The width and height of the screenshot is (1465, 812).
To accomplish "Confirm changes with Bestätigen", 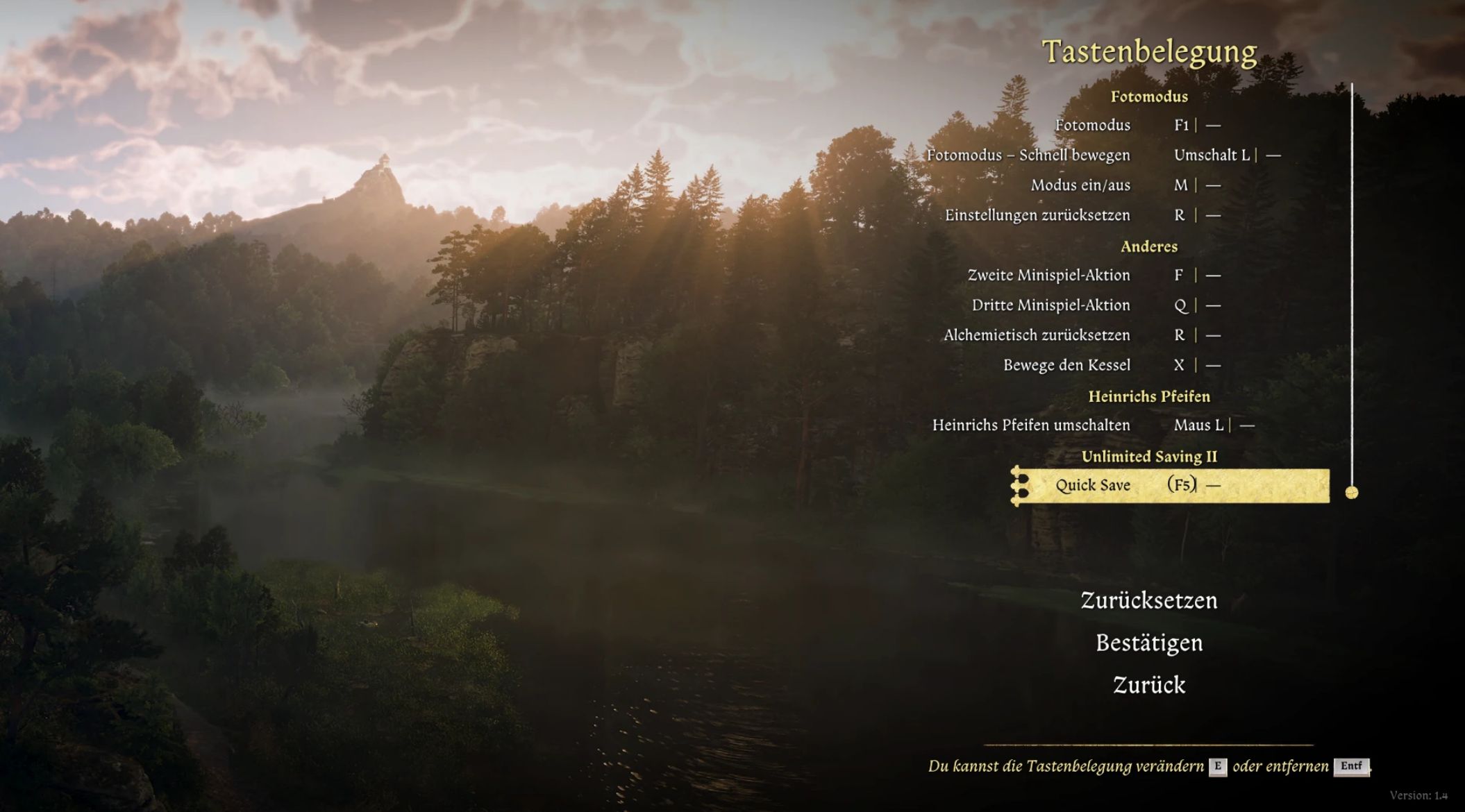I will [x=1148, y=643].
